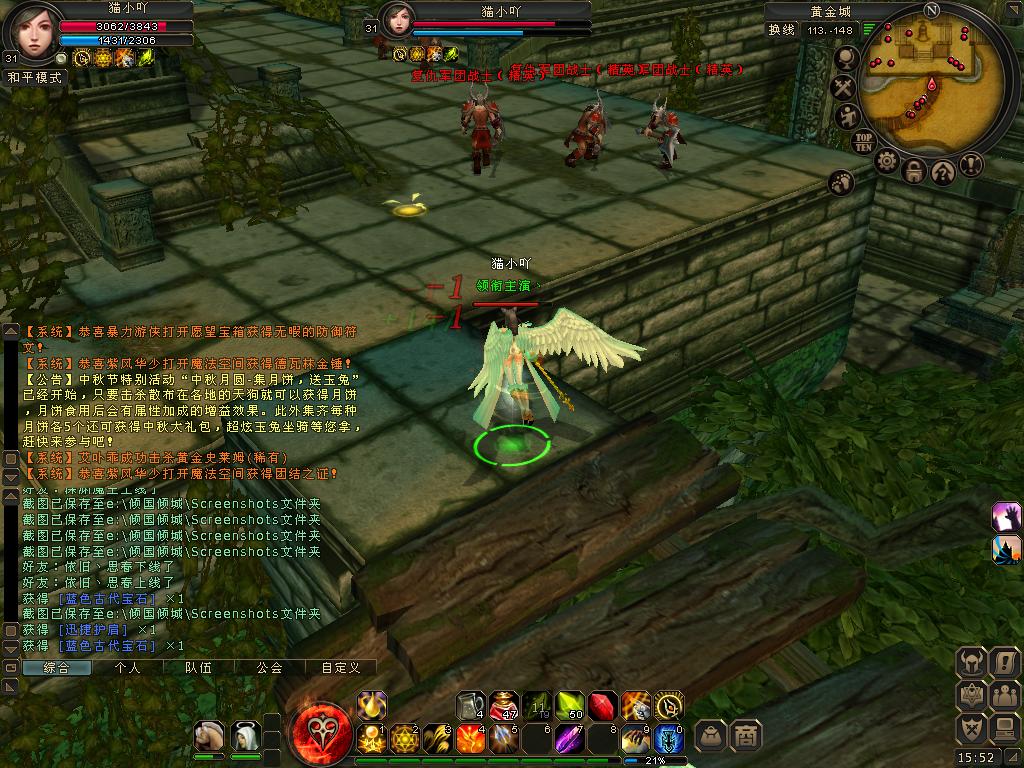The image size is (1024, 768).
Task: Click the 换线 channel switch button
Action: pyautogui.click(x=781, y=29)
